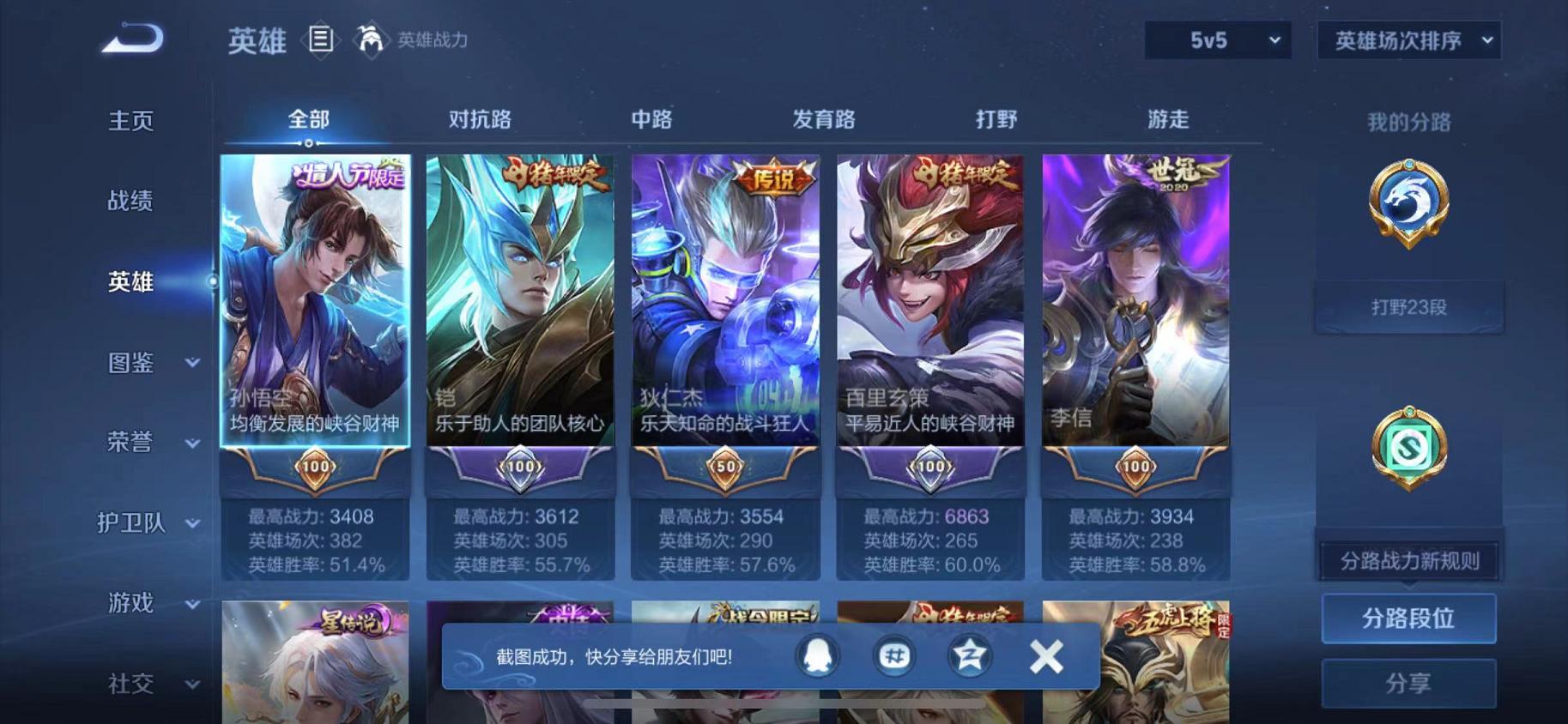Share screenshot via QQ penguin icon

point(815,655)
